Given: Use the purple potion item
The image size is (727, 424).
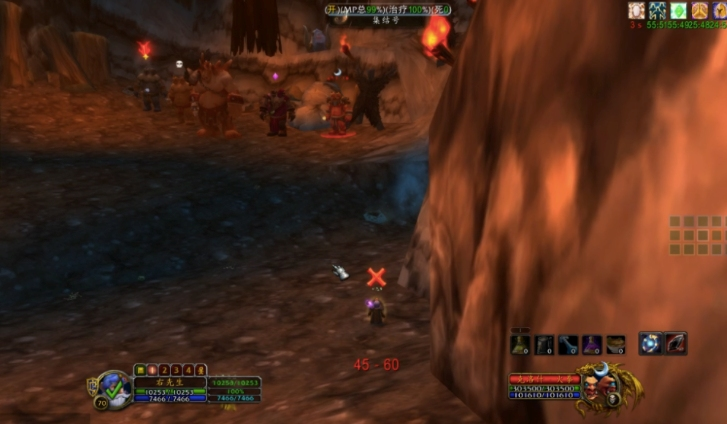Looking at the screenshot, I should click(x=592, y=345).
